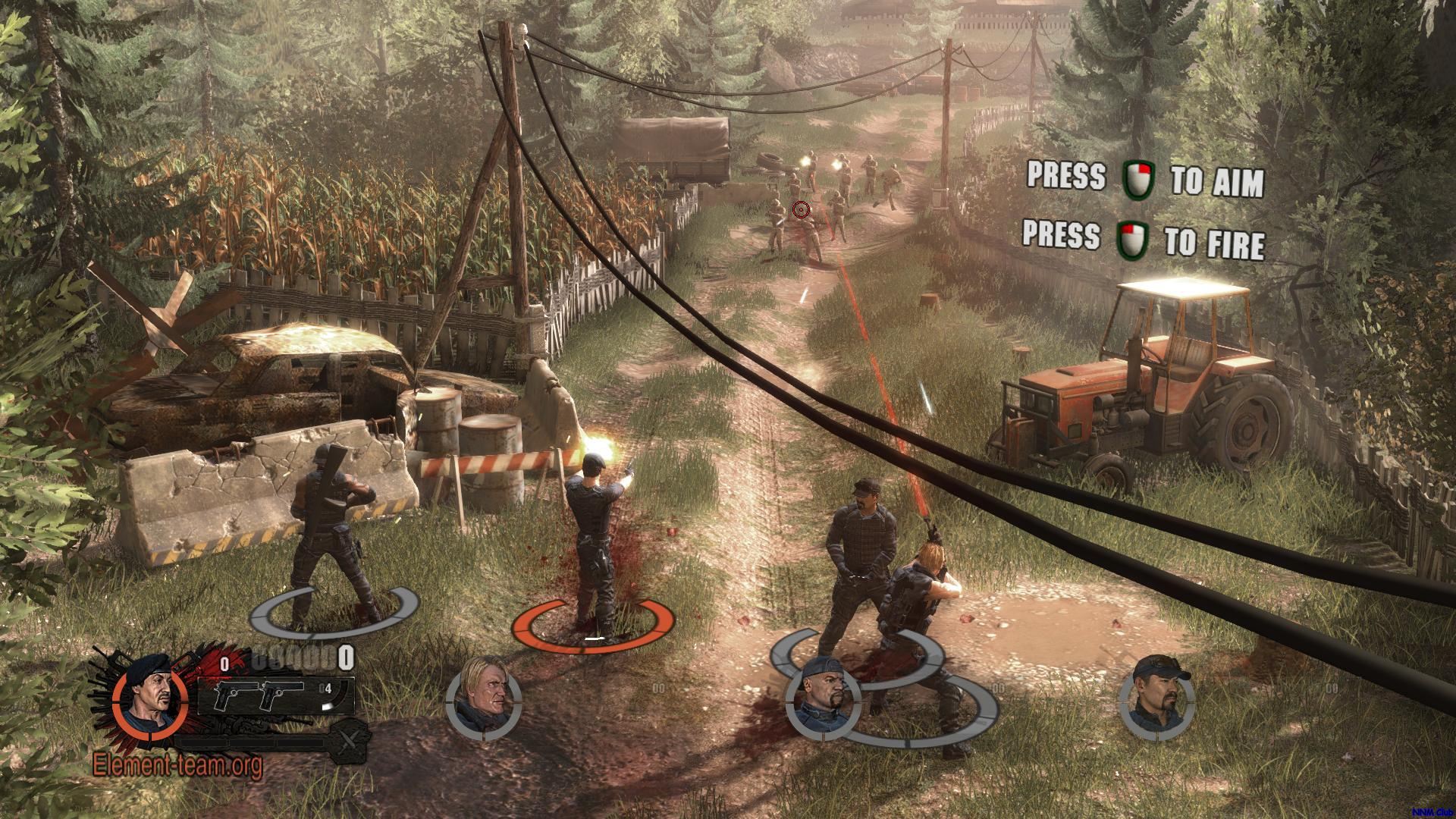Select the beret-wearing character portrait
The image size is (1456, 819).
click(x=147, y=699)
